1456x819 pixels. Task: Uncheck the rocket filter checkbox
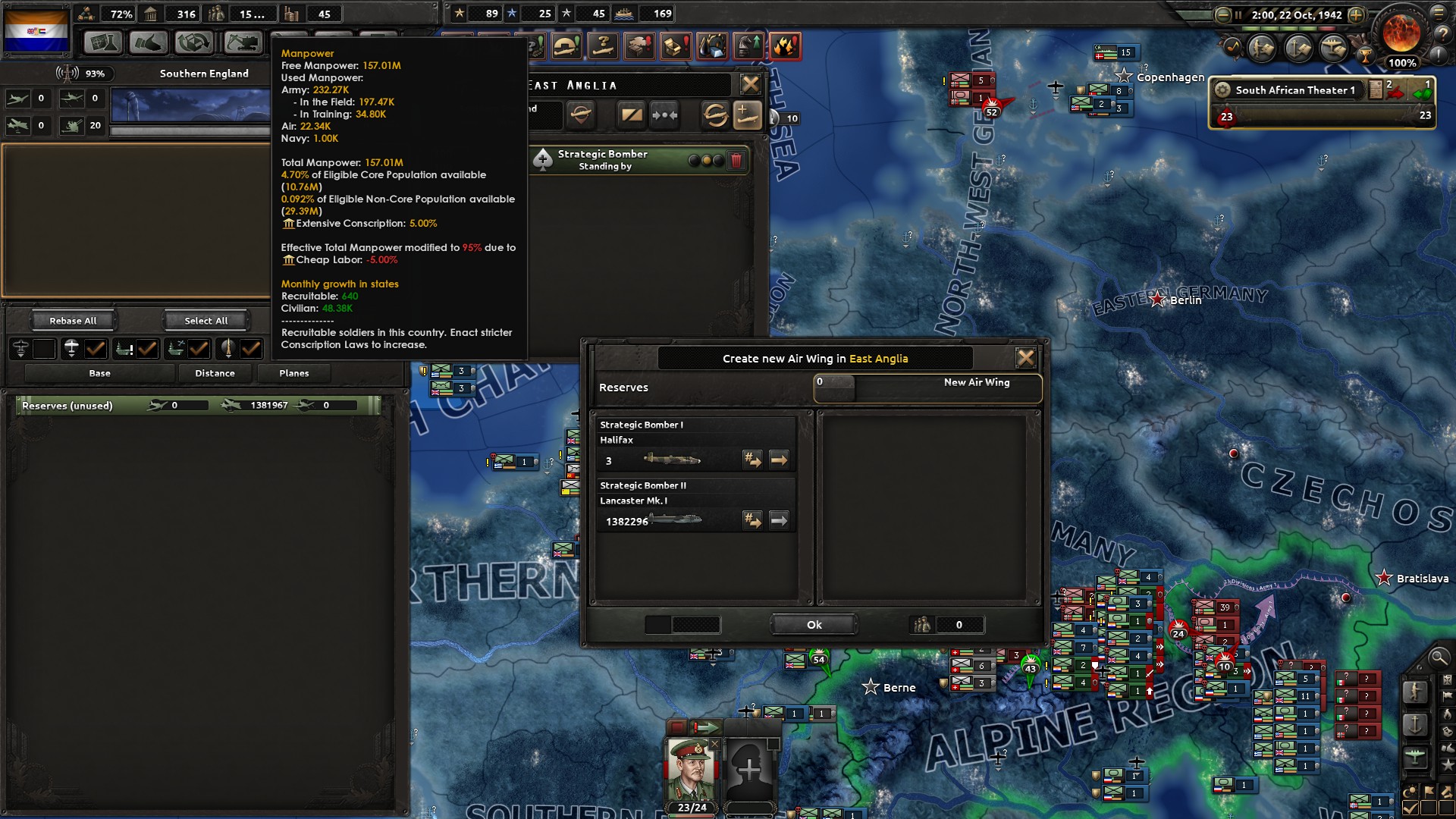coord(253,350)
